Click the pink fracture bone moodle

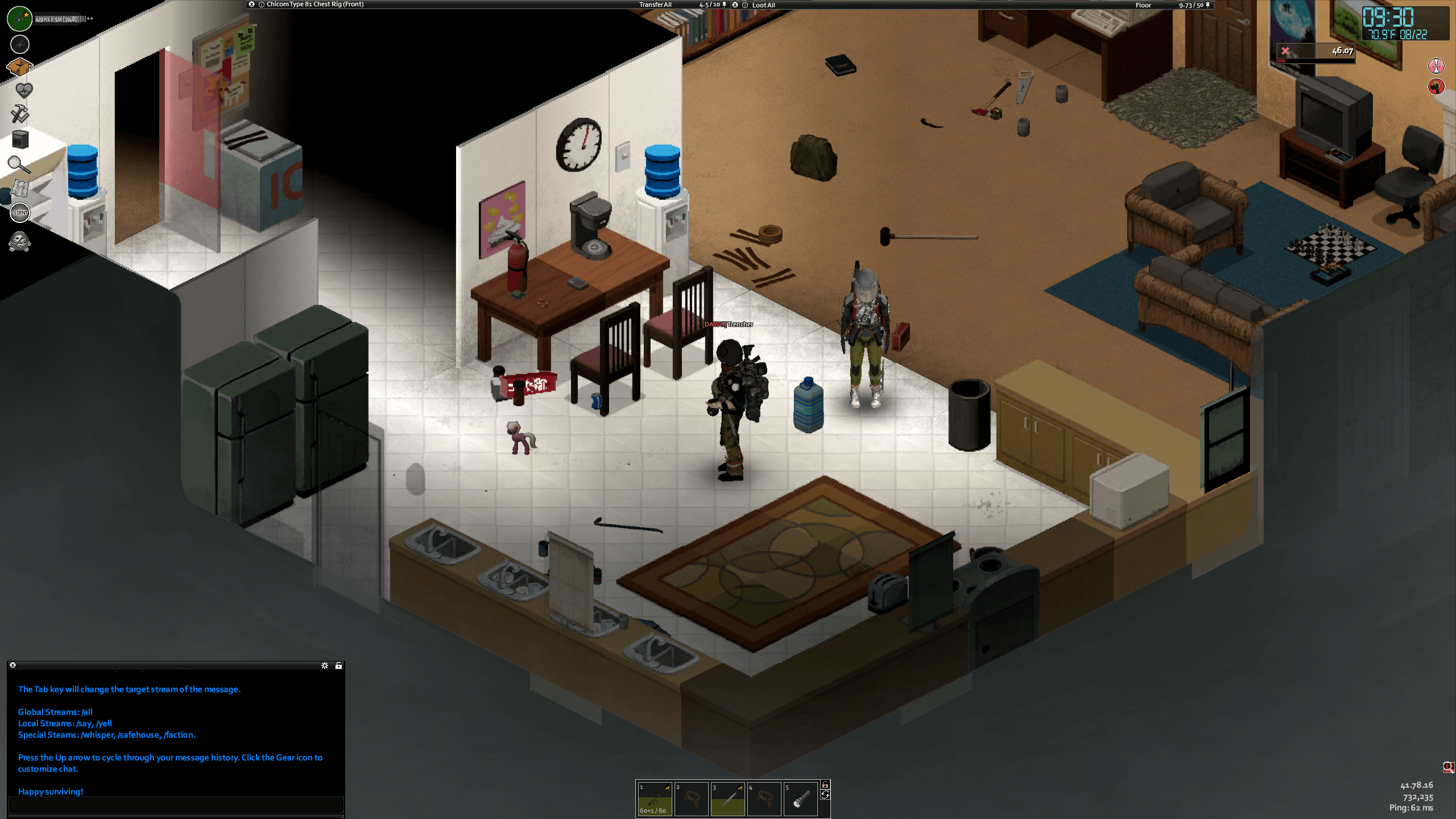tap(1436, 66)
